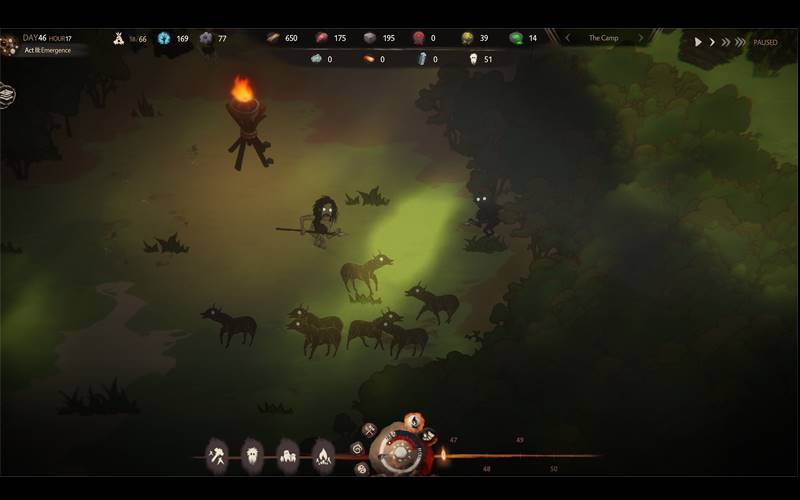Screen dimensions: 800x500
Task: Select the spiral icon beside the dial
Action: click(x=357, y=448)
